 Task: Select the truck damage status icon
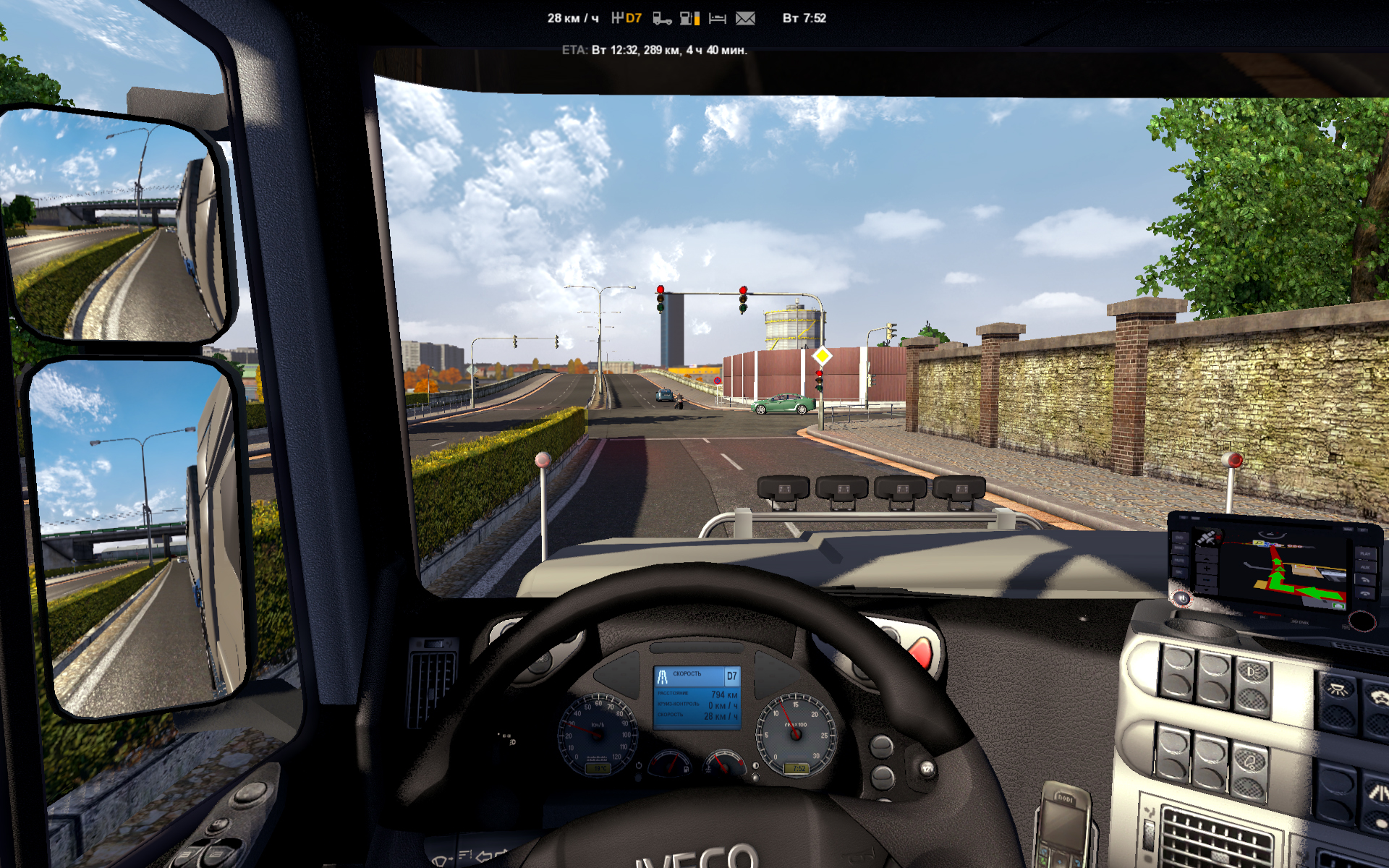pos(661,18)
